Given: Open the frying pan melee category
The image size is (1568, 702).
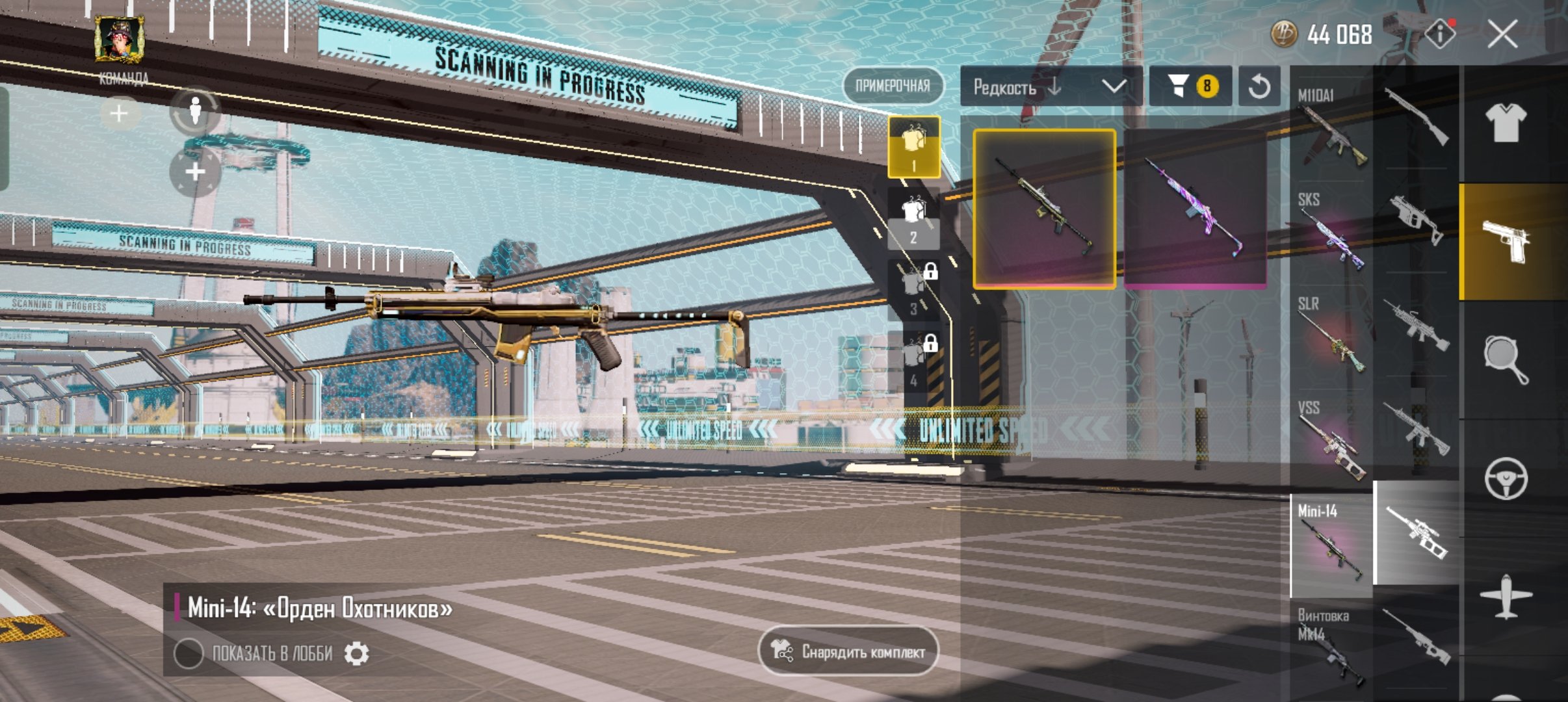Looking at the screenshot, I should point(1506,359).
